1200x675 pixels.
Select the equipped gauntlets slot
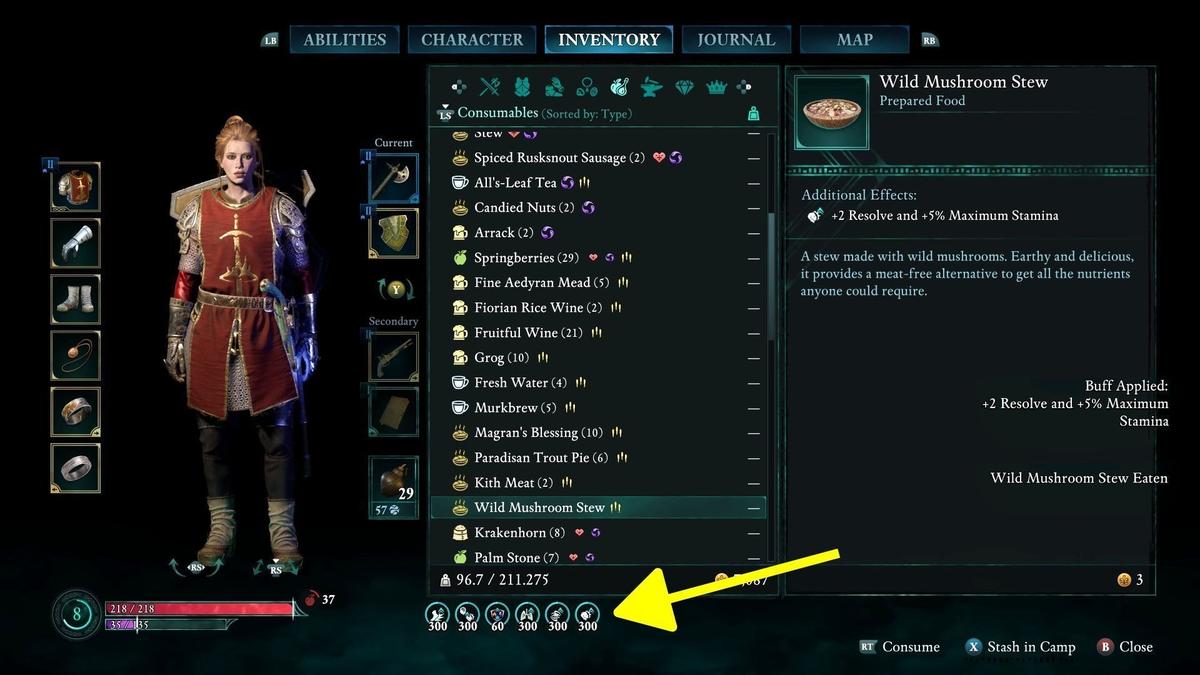click(x=76, y=243)
